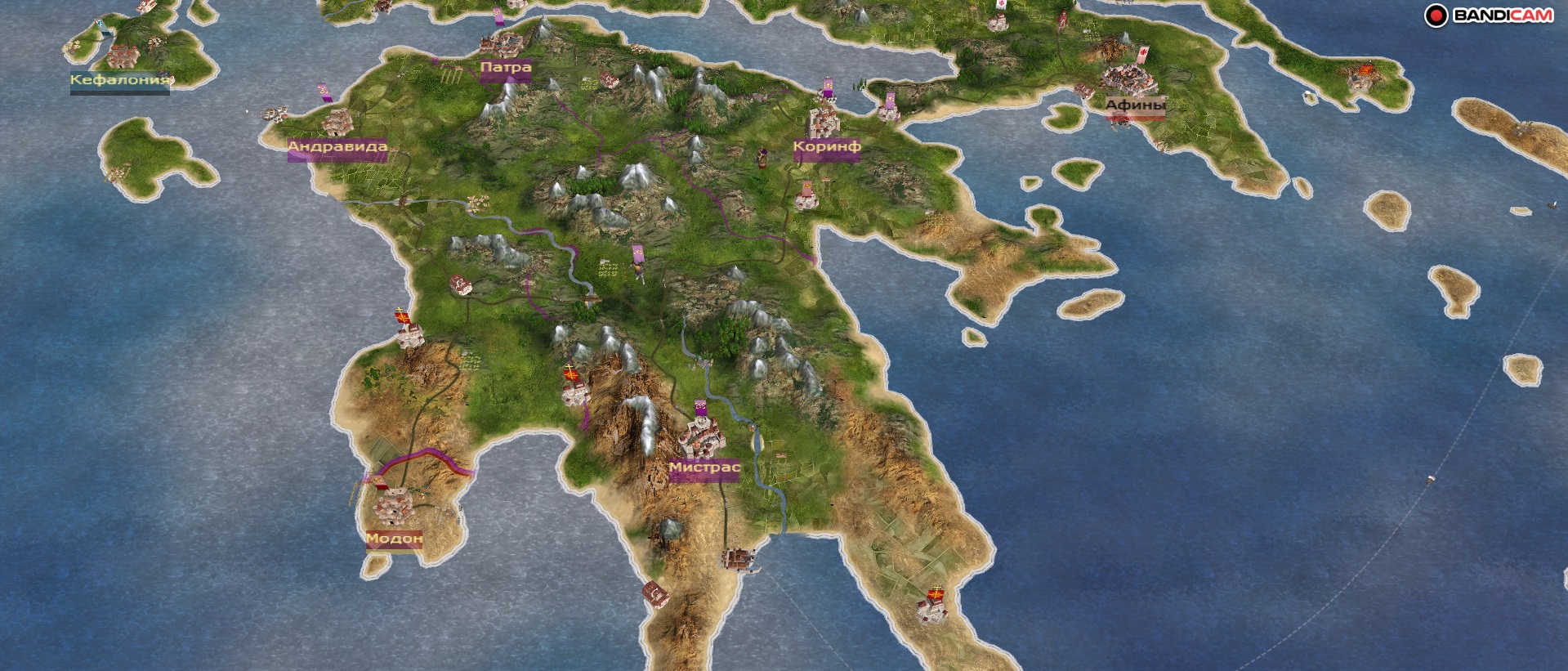Click the Bandicam recording indicator
The height and width of the screenshot is (671, 1568).
coord(1436,16)
